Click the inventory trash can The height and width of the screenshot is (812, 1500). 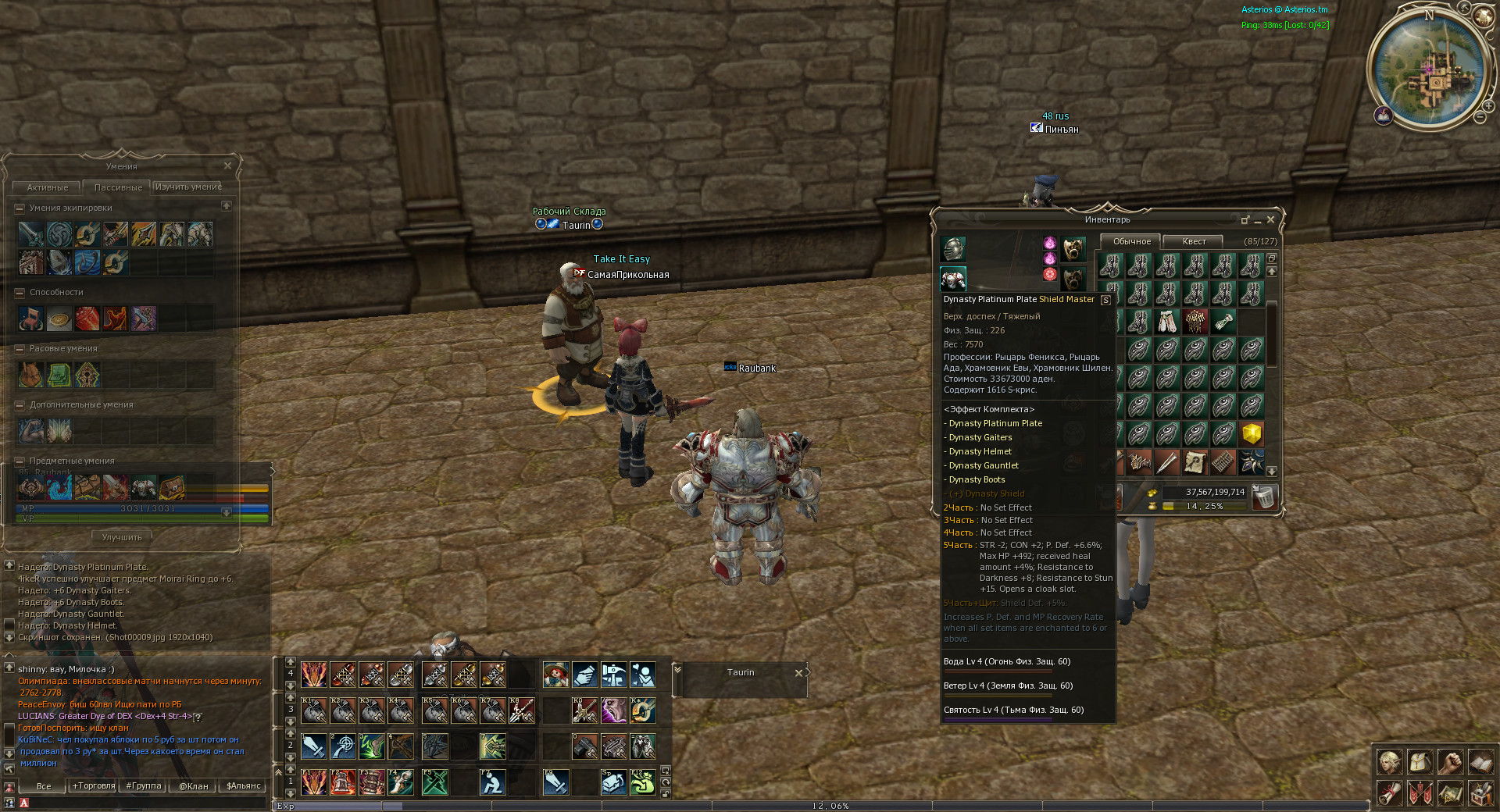[1265, 497]
